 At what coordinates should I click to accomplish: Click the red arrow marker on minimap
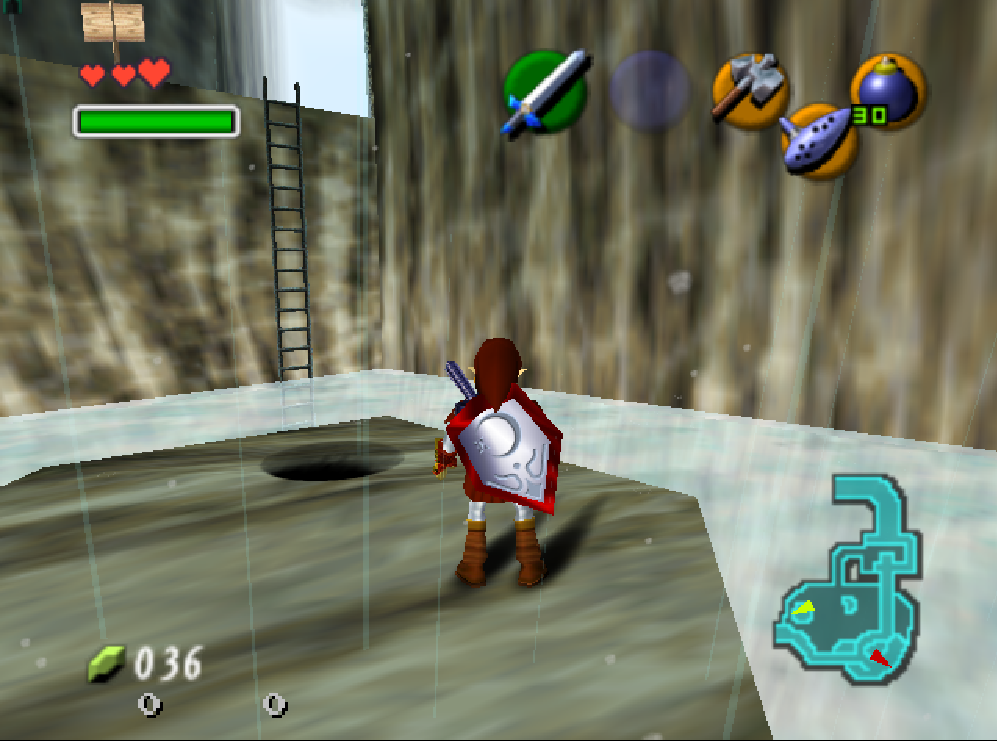click(x=878, y=657)
